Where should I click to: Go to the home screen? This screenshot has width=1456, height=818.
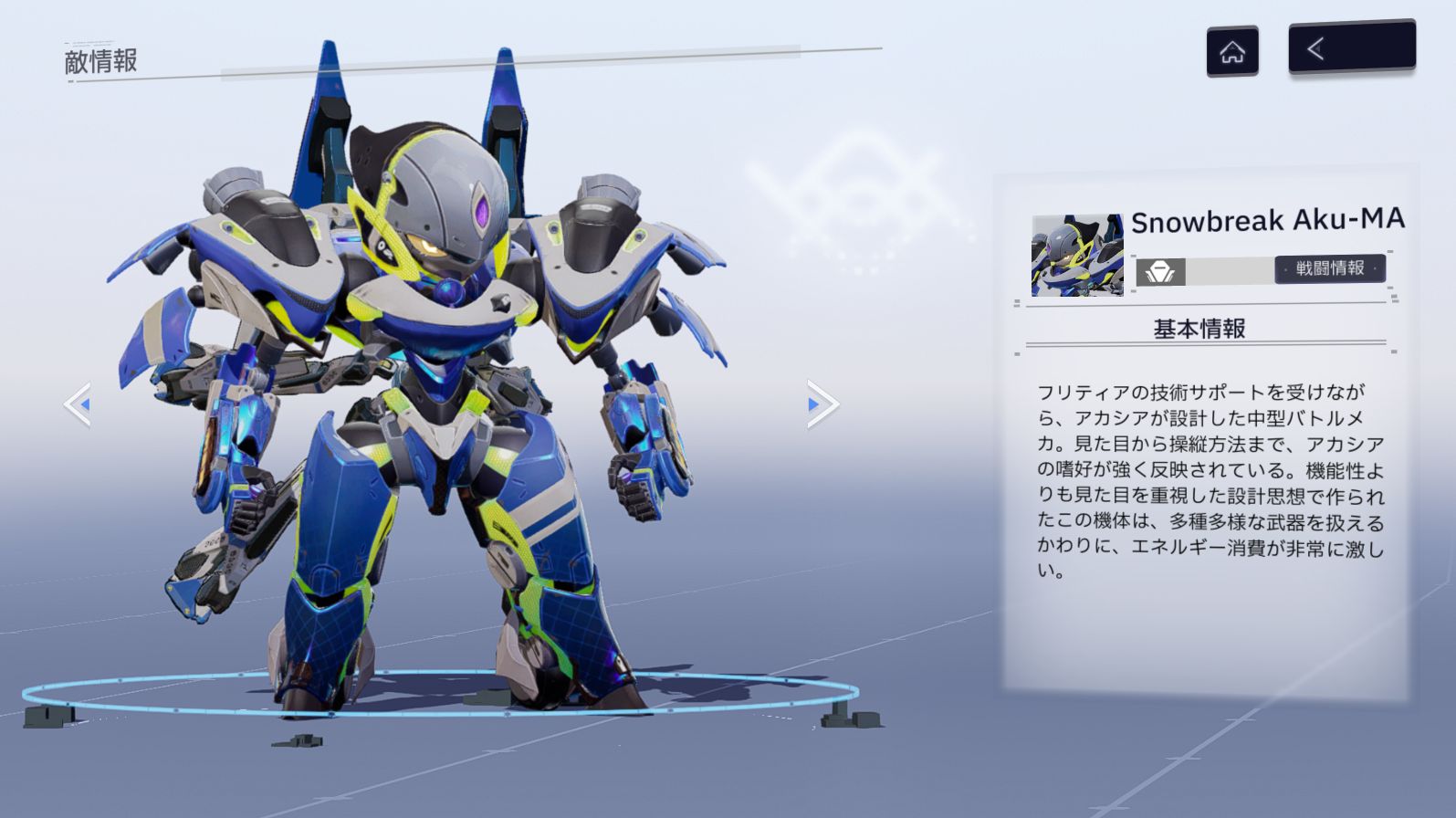(x=1232, y=52)
